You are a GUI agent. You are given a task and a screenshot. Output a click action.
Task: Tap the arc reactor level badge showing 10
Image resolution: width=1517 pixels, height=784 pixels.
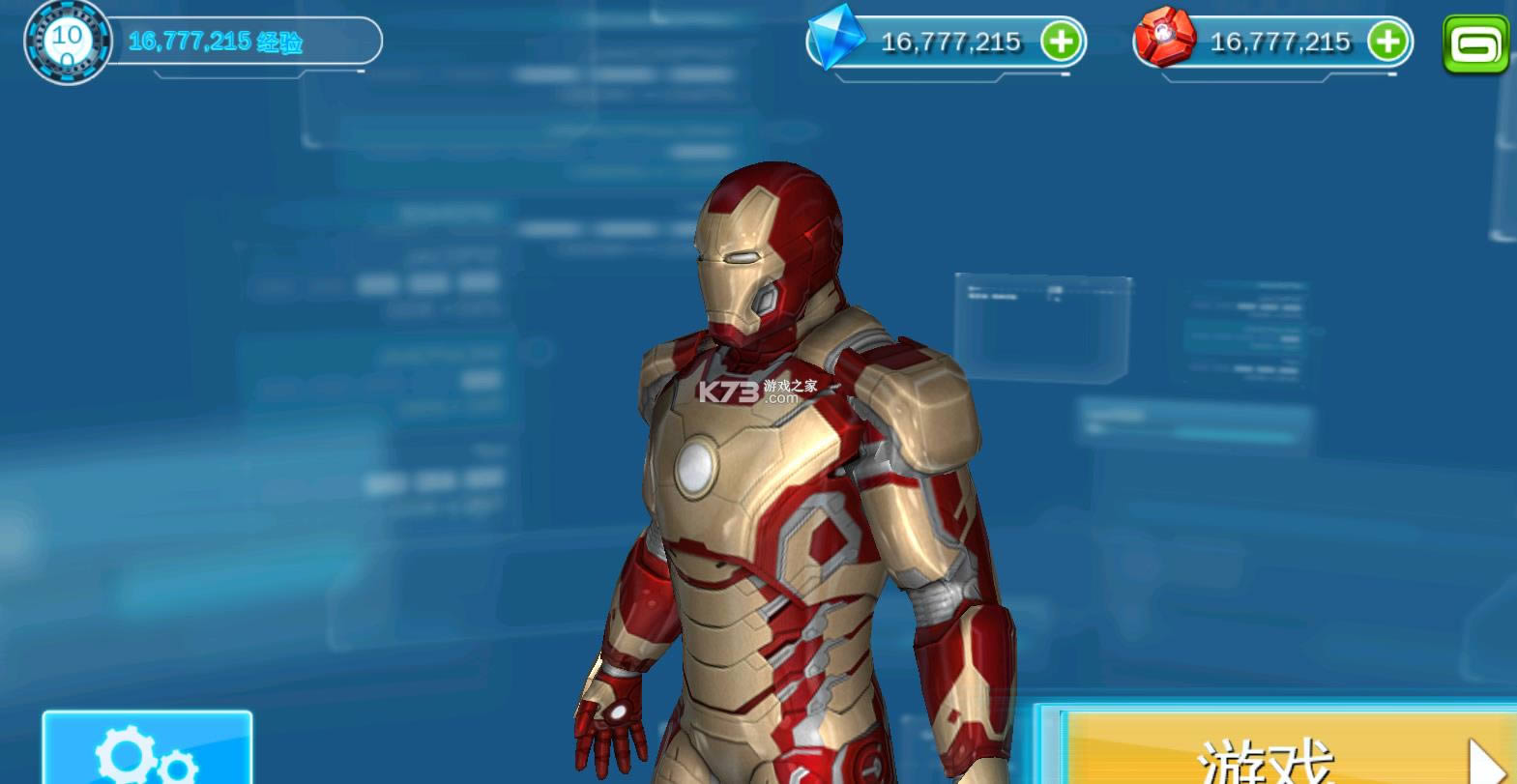pyautogui.click(x=67, y=41)
